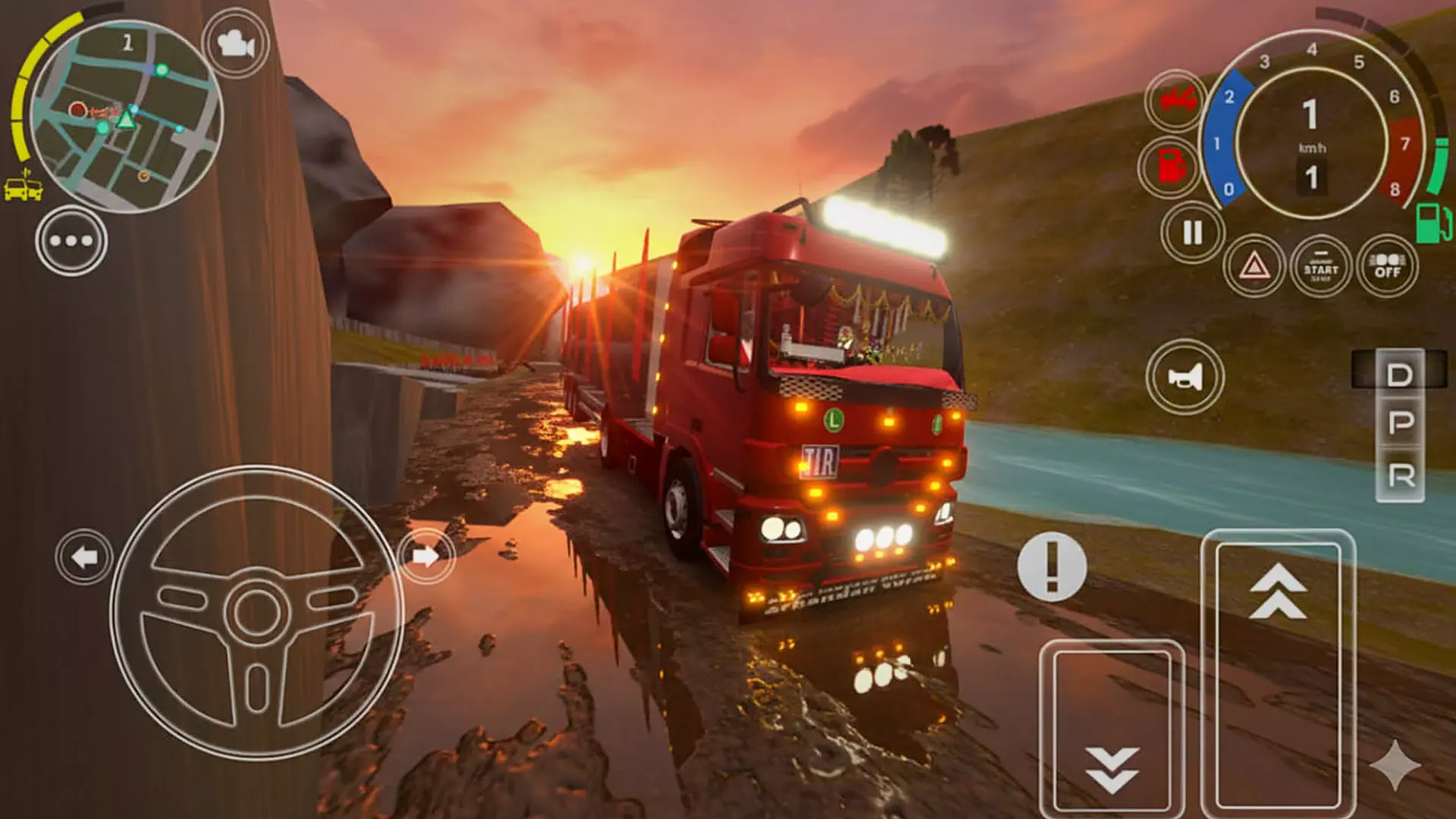Open the three-dots options menu
This screenshot has height=819, width=1456.
coord(71,241)
